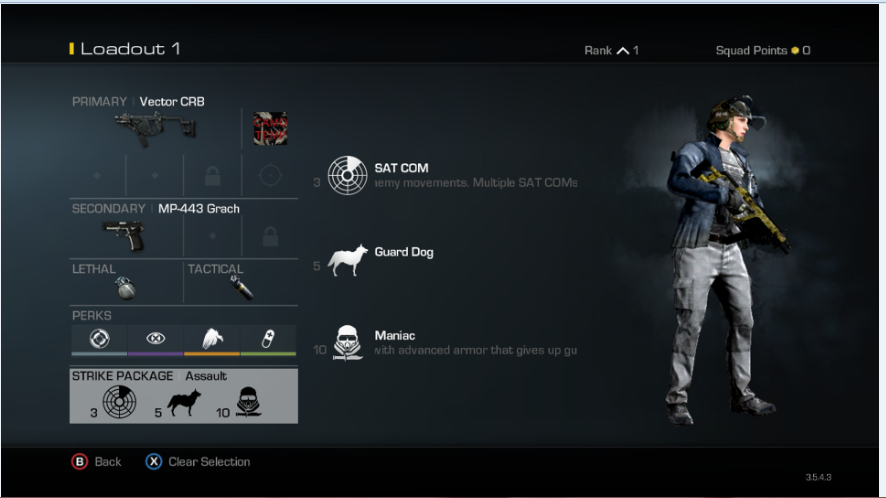The width and height of the screenshot is (886, 498).
Task: Open the tactical equipment slot
Action: pos(241,285)
